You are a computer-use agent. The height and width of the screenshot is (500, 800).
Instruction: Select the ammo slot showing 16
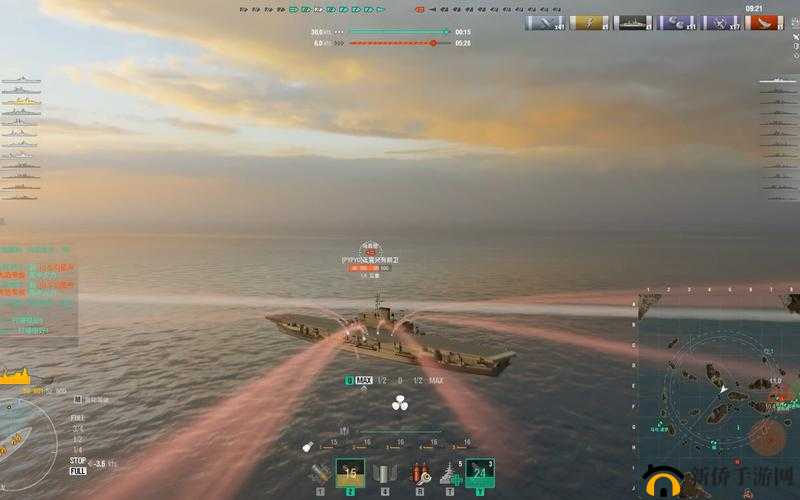350,473
